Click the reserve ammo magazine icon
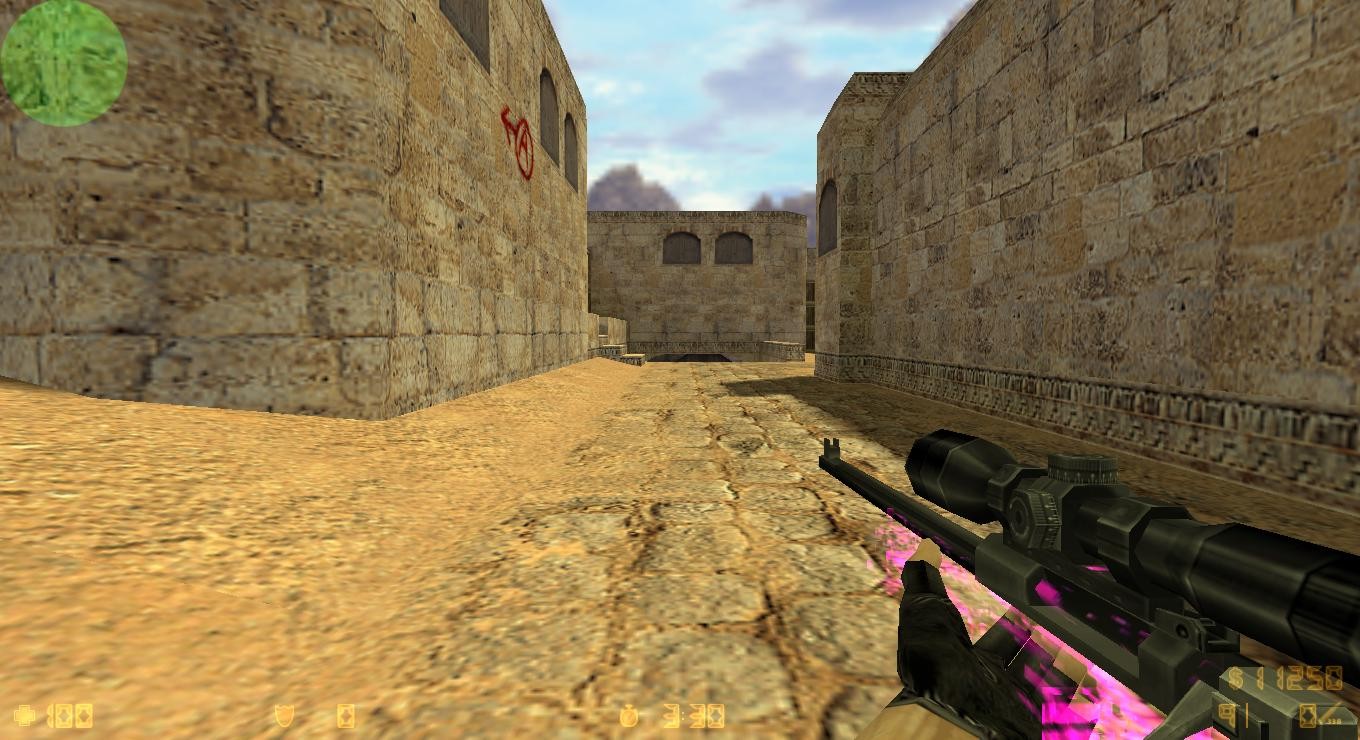The image size is (1360, 740). [1308, 715]
